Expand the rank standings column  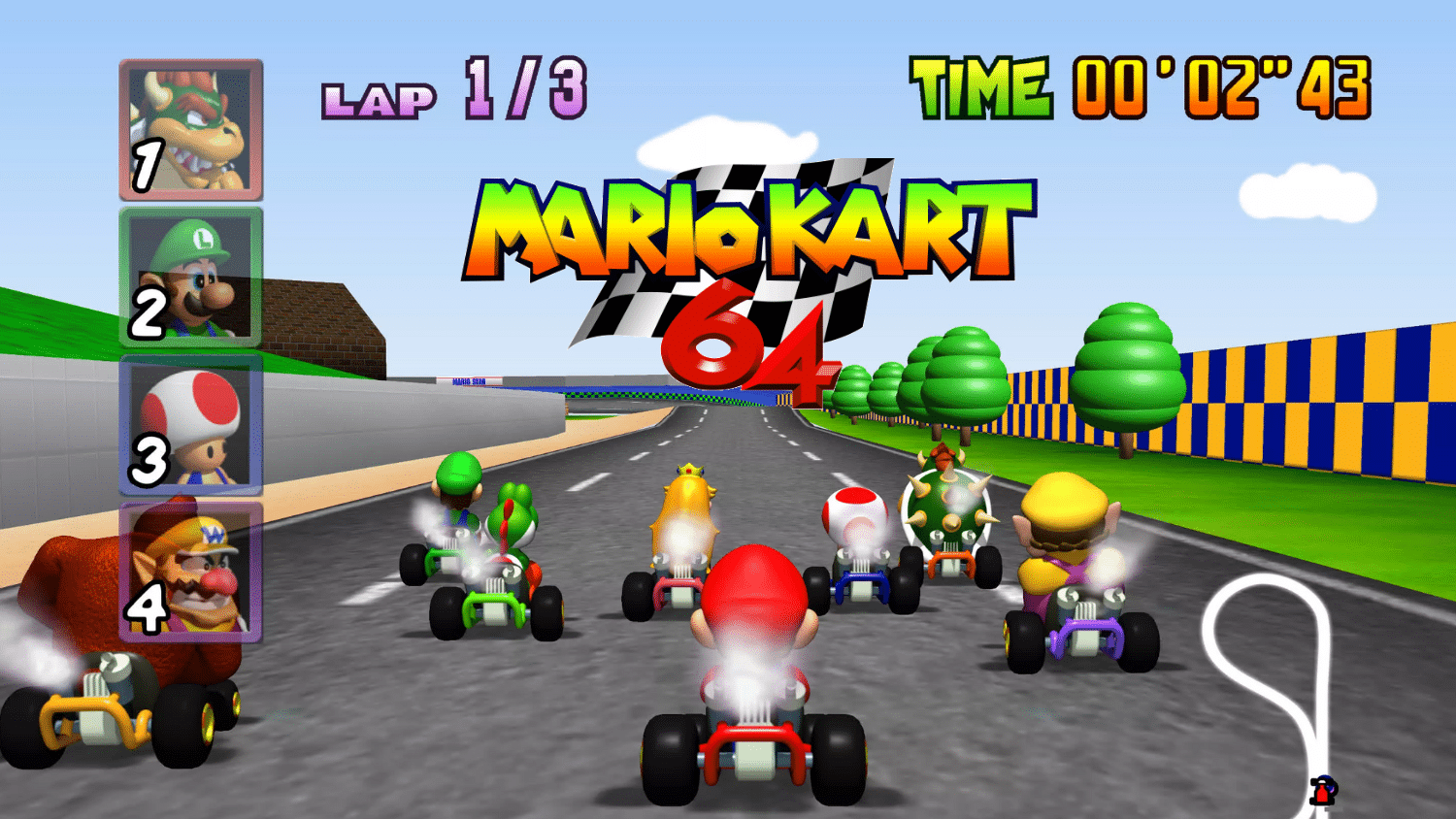[x=190, y=349]
